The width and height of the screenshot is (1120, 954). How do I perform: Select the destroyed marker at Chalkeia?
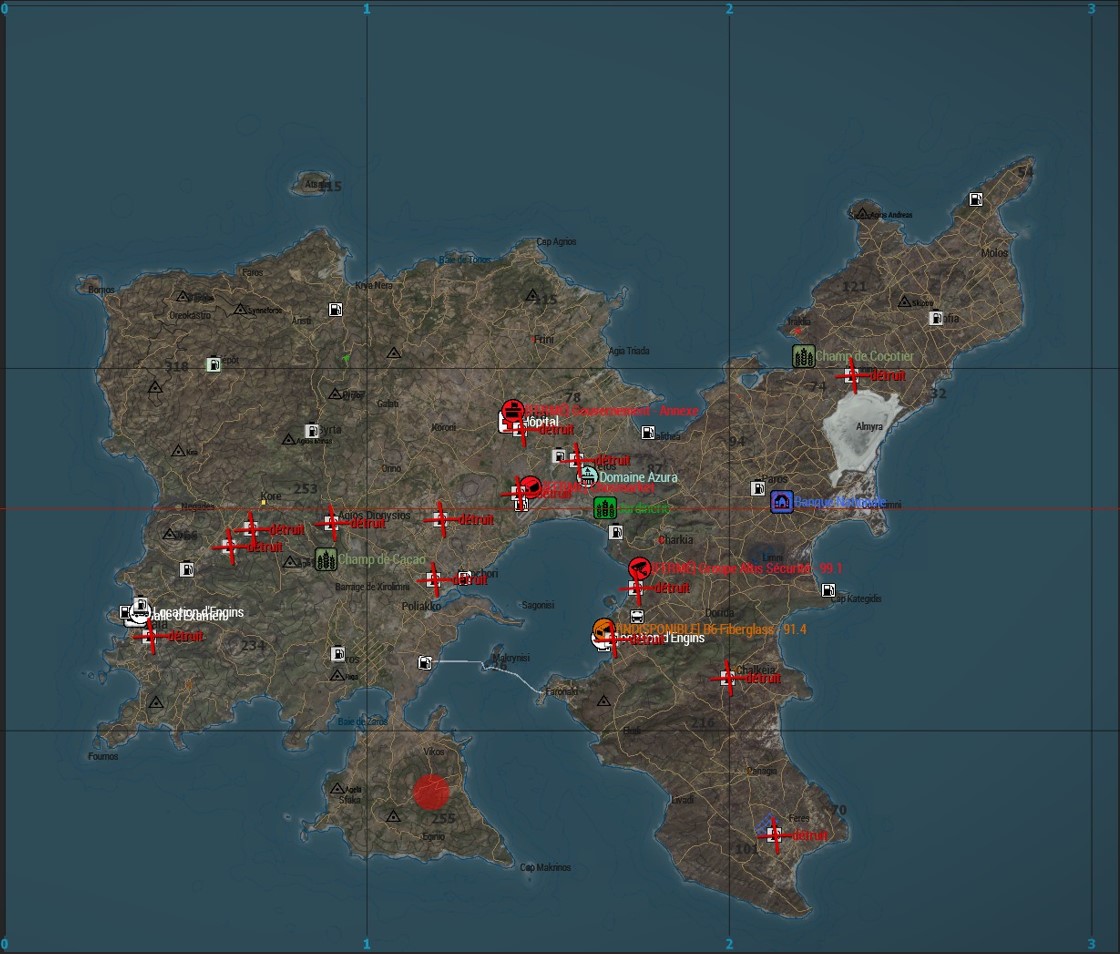point(728,678)
